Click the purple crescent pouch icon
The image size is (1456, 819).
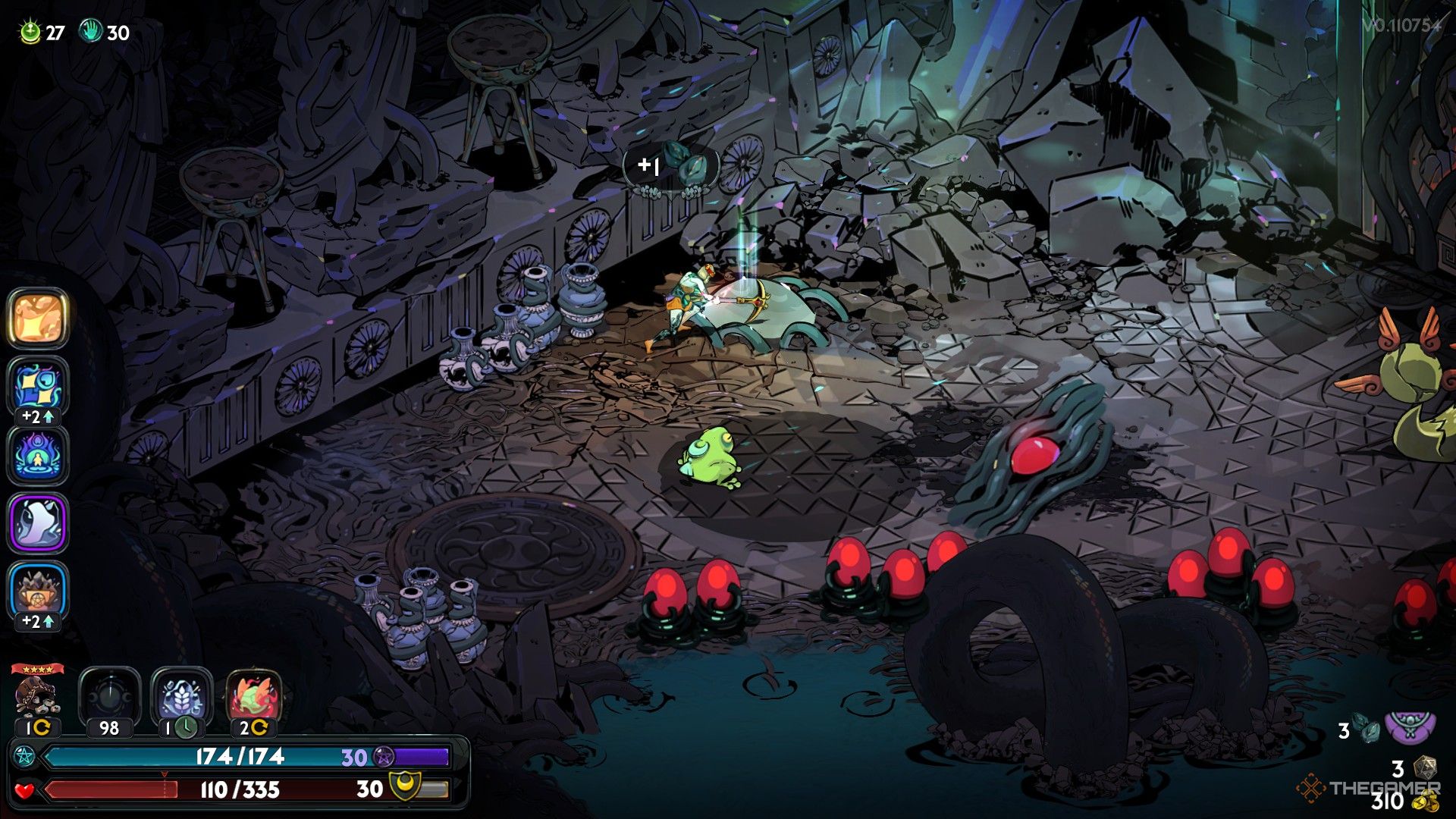tap(1410, 726)
